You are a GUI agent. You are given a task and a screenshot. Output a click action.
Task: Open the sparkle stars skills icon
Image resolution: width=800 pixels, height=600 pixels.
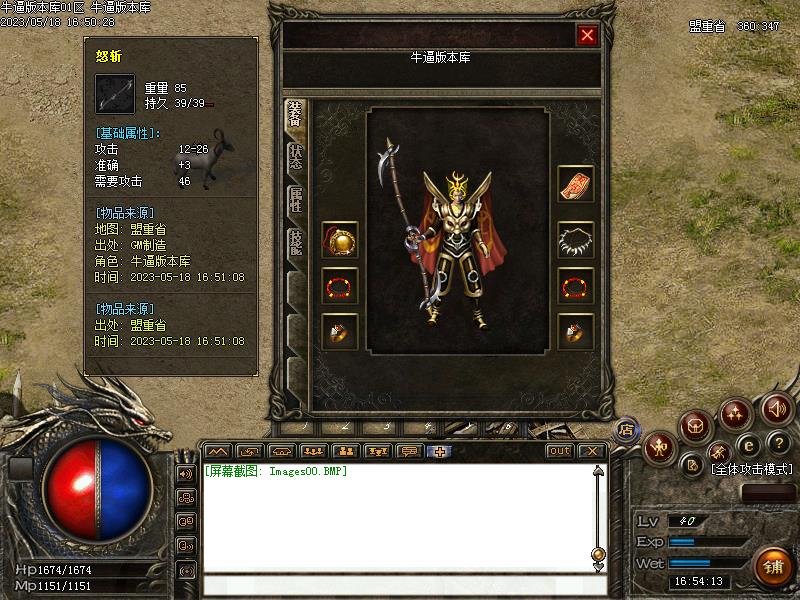(736, 412)
